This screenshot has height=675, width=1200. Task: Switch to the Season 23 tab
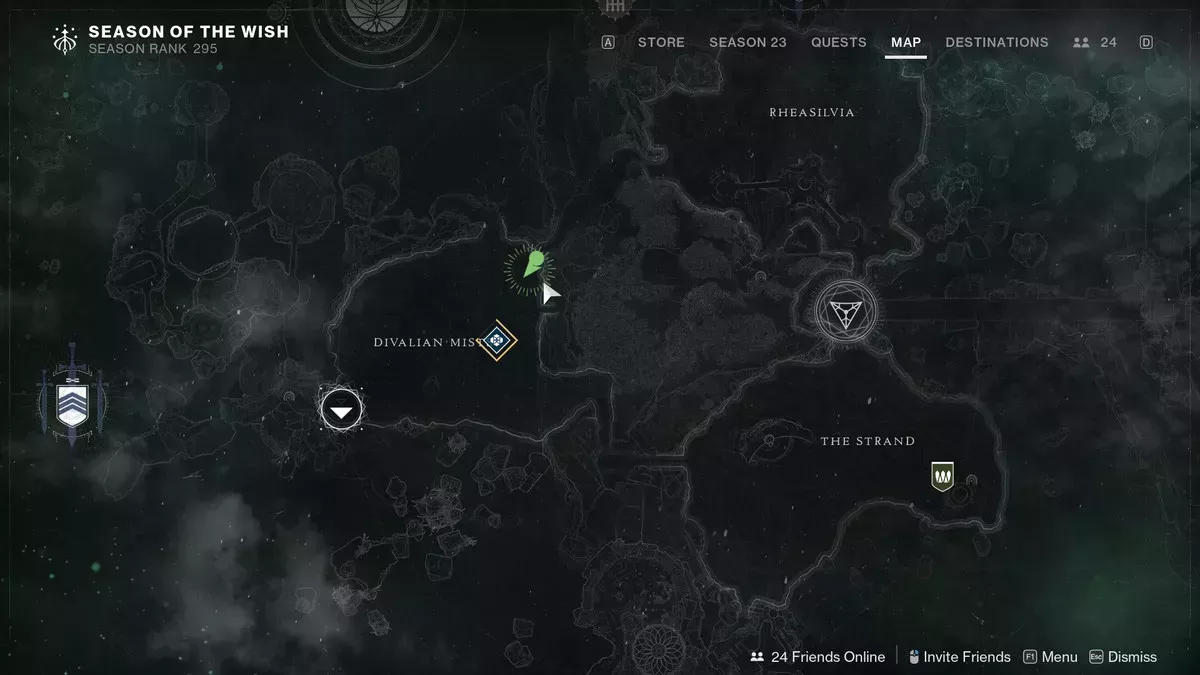pyautogui.click(x=747, y=42)
